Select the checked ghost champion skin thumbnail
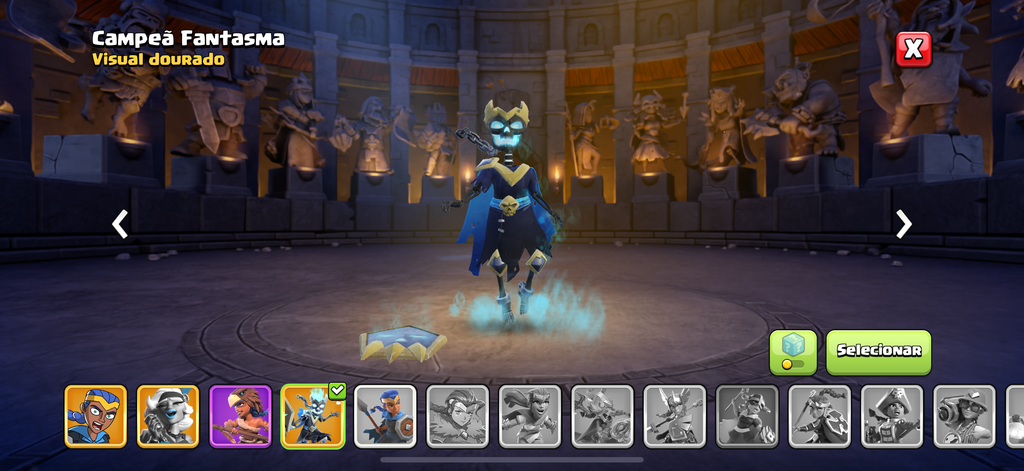Viewport: 1024px width, 471px height. tap(313, 416)
